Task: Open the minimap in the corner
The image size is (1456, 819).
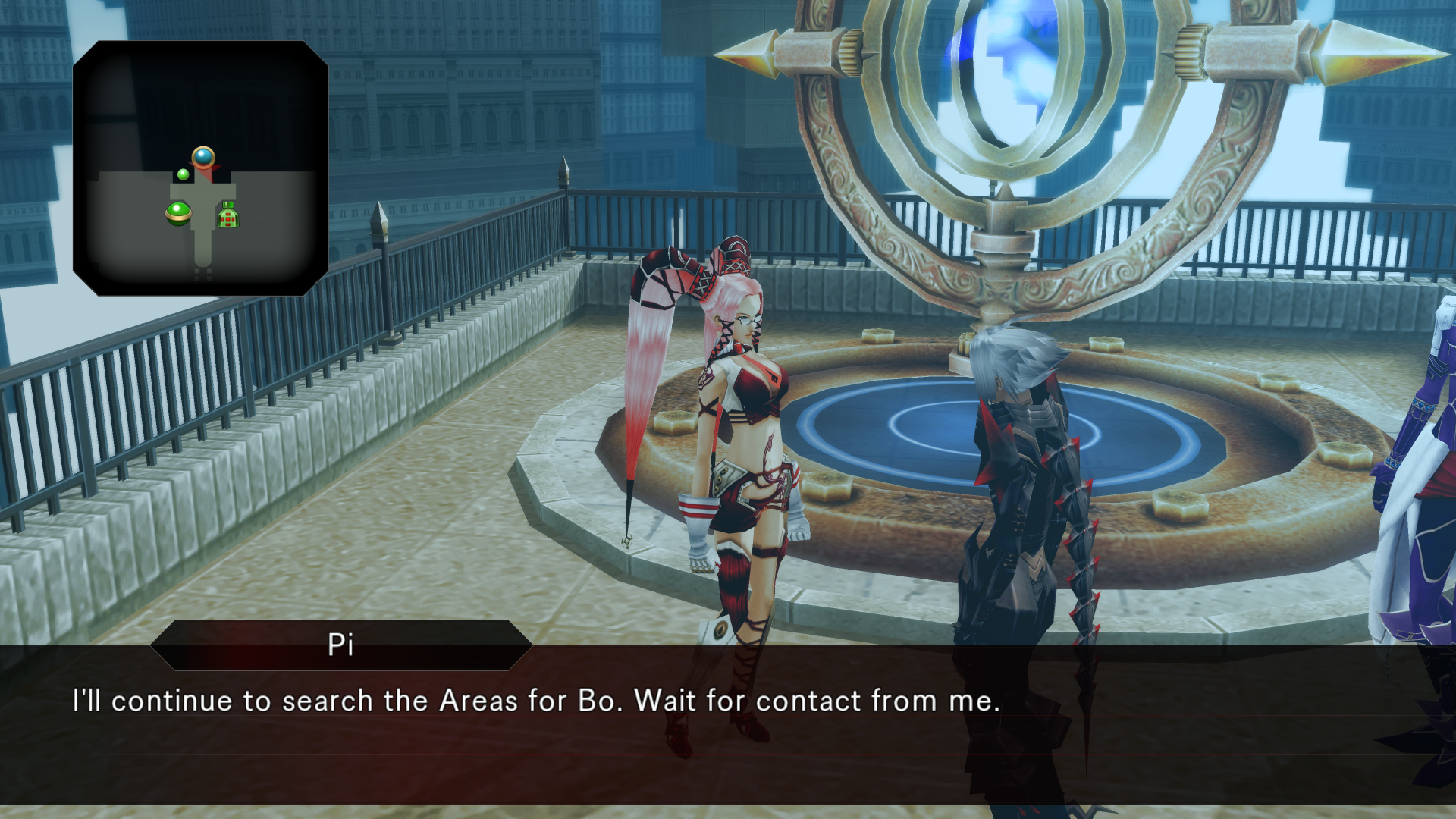Action: coord(200,168)
